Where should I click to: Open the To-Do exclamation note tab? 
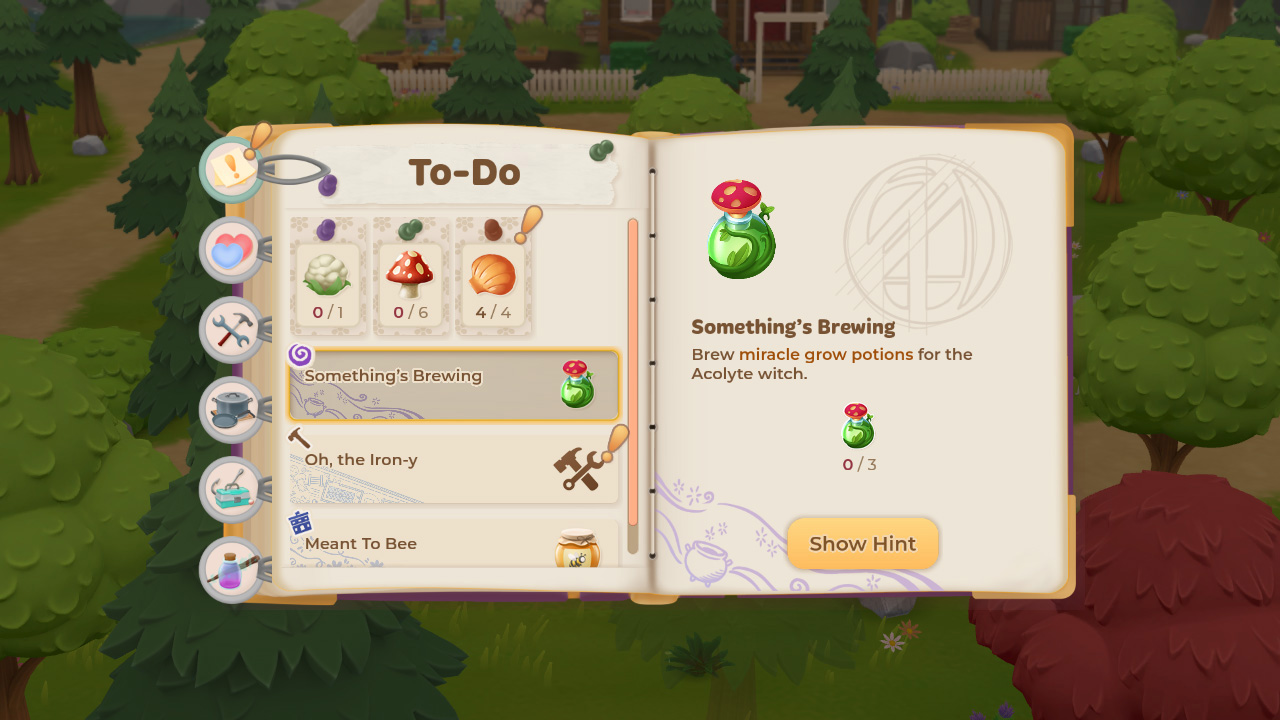click(232, 169)
